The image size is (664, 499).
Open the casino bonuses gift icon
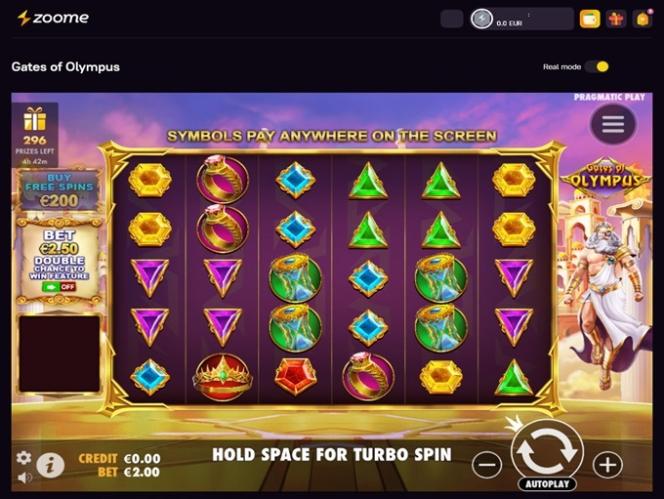[616, 19]
